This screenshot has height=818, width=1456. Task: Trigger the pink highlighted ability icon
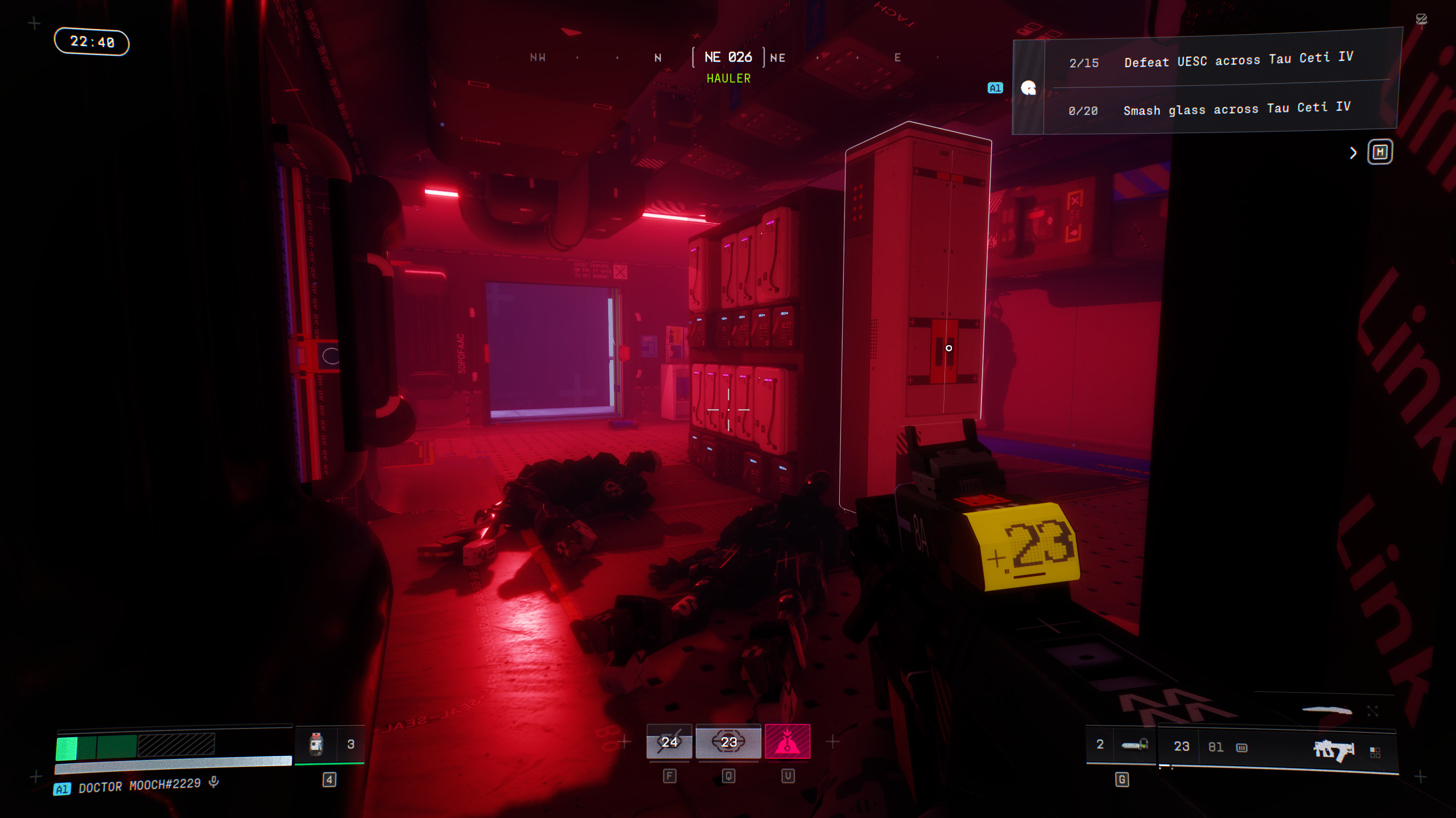[787, 742]
